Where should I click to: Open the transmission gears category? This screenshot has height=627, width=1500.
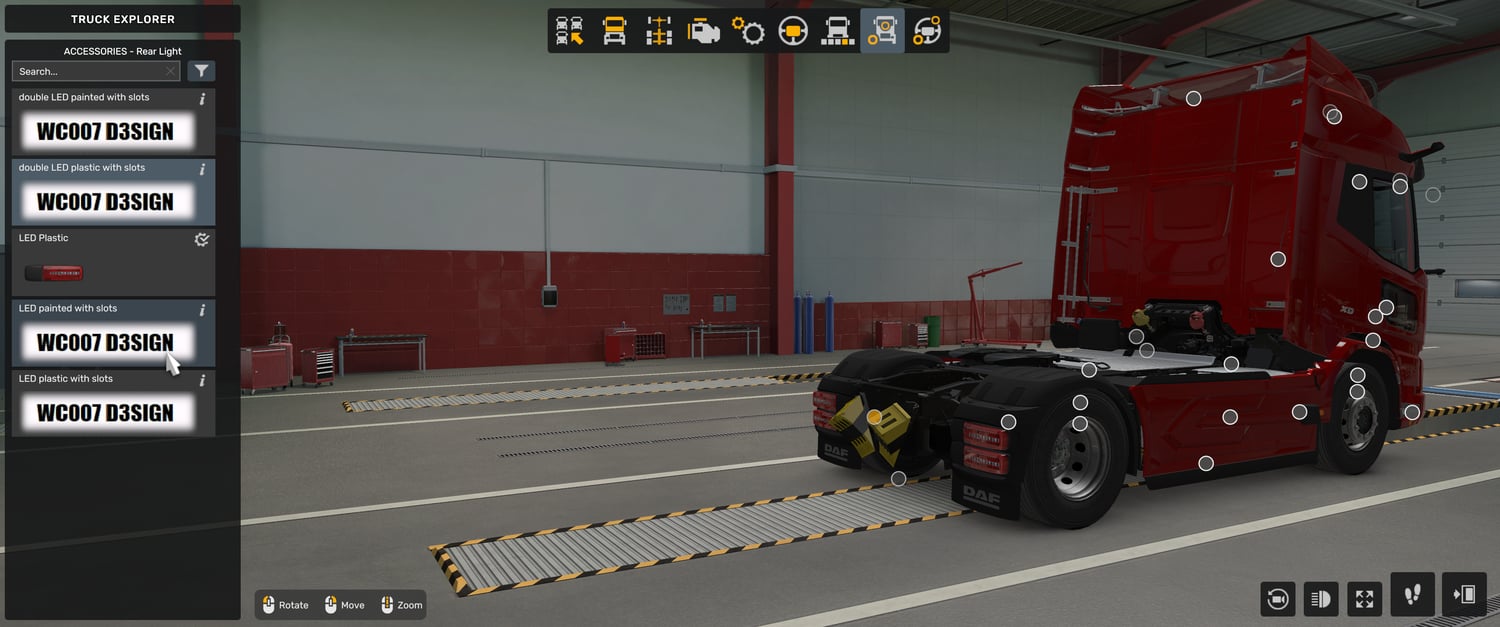(x=748, y=31)
